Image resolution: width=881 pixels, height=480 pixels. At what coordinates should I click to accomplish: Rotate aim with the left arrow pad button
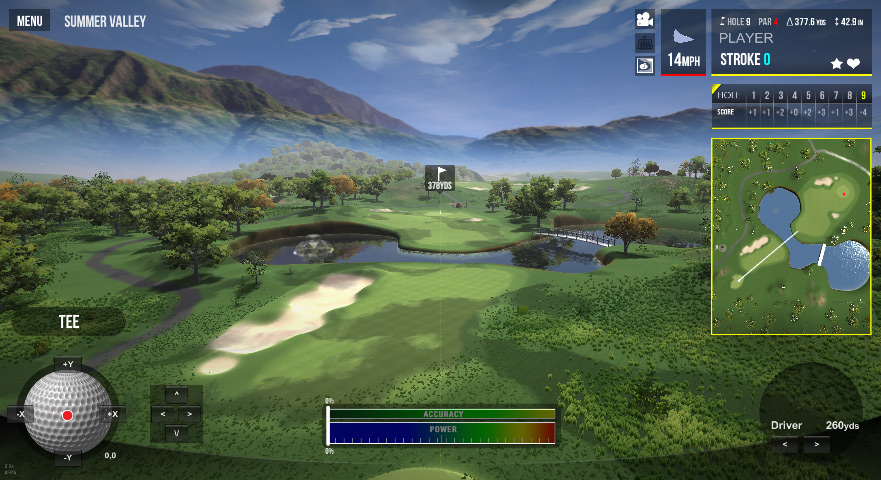(x=164, y=413)
